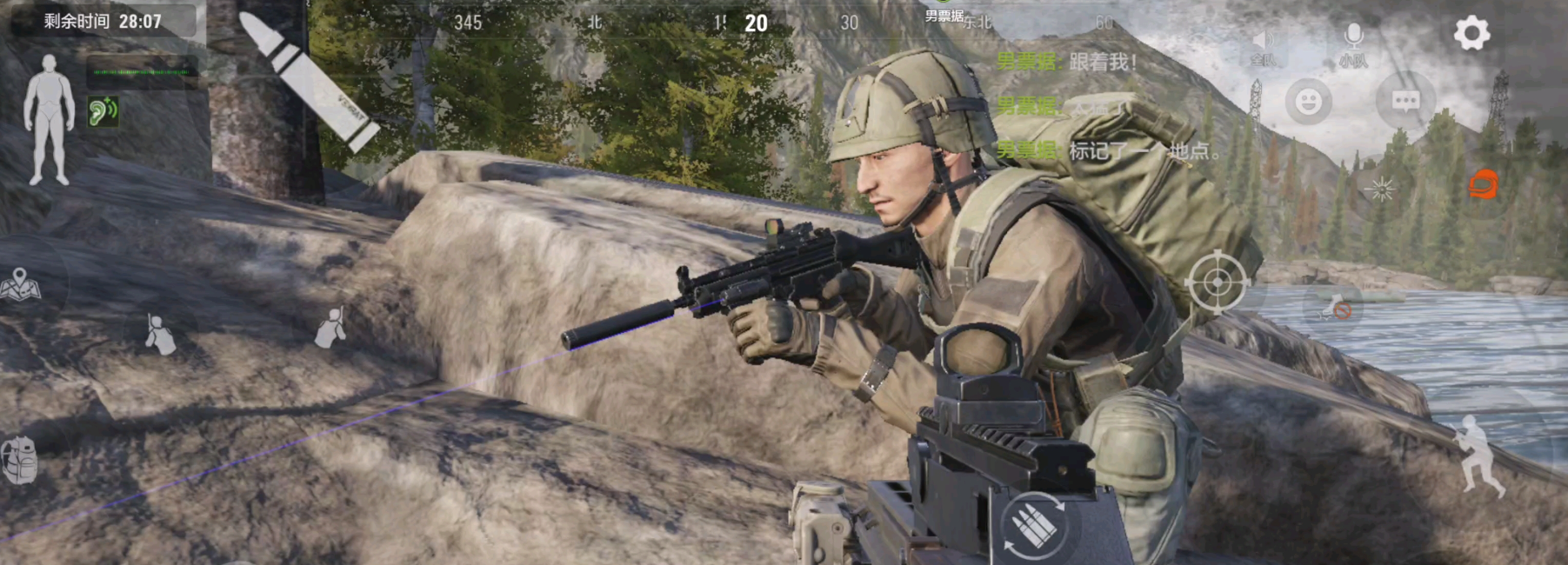Screen dimensions: 1568x565
Task: Tap the right lean soldier icon
Action: click(x=330, y=328)
